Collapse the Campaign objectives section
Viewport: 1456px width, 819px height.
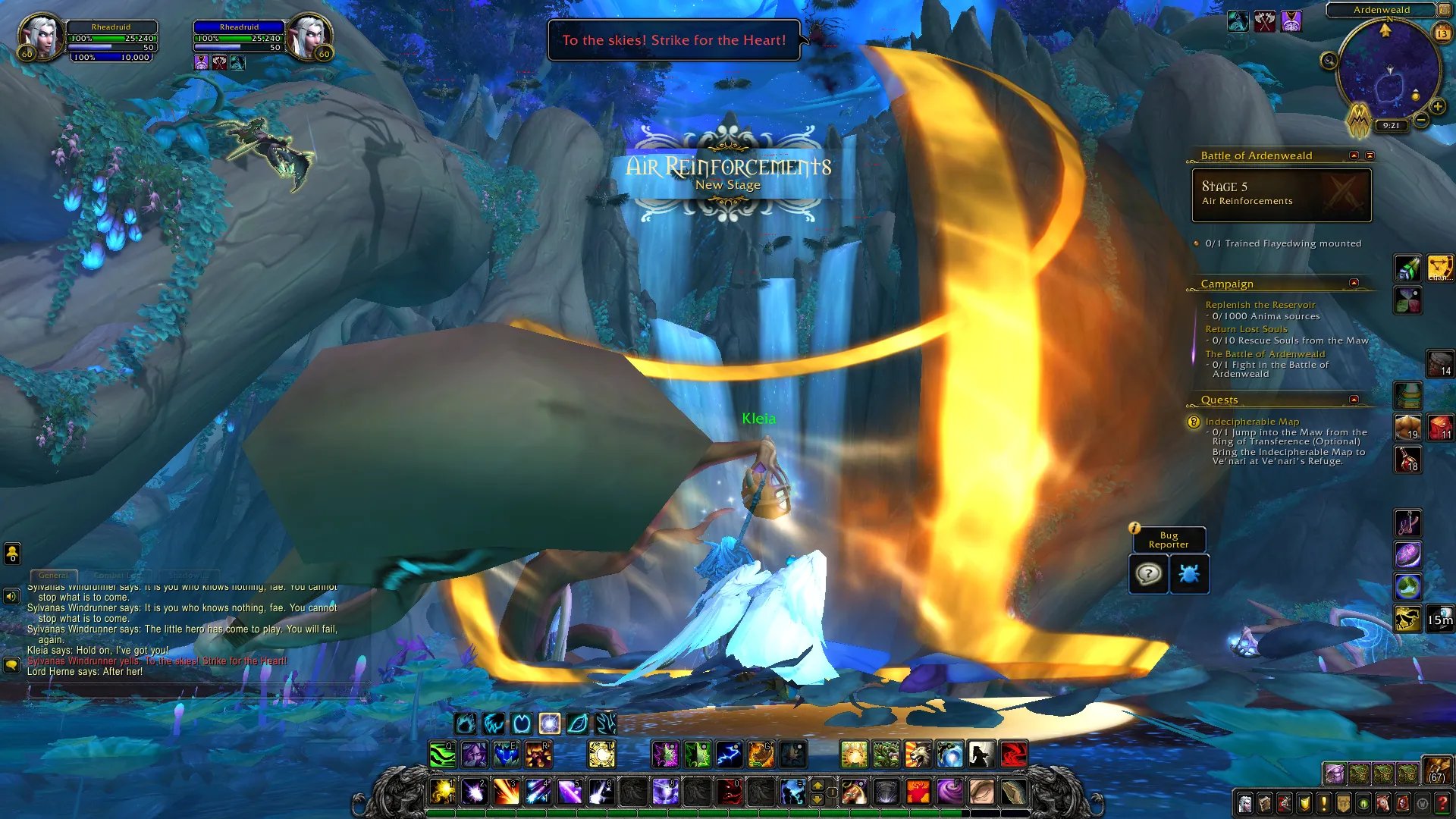[1354, 283]
